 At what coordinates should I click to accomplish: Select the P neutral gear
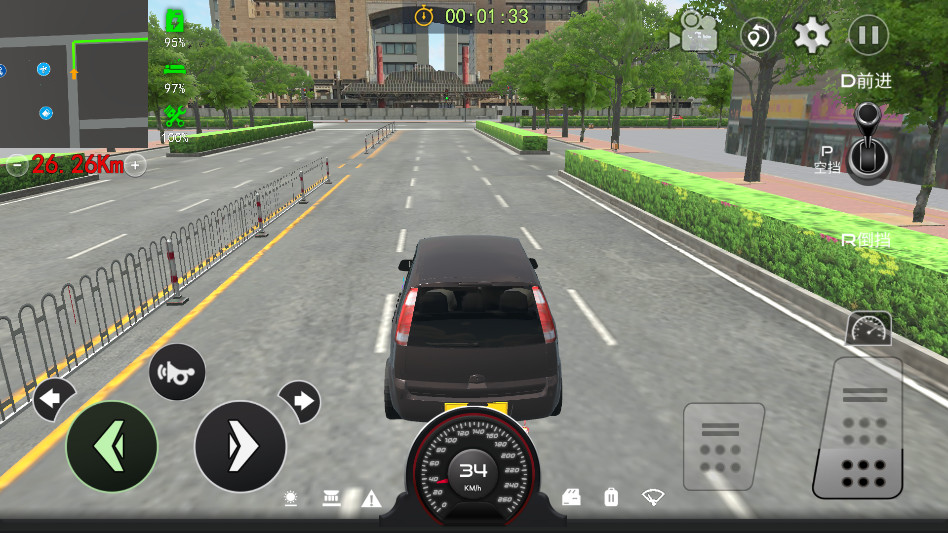tap(826, 158)
